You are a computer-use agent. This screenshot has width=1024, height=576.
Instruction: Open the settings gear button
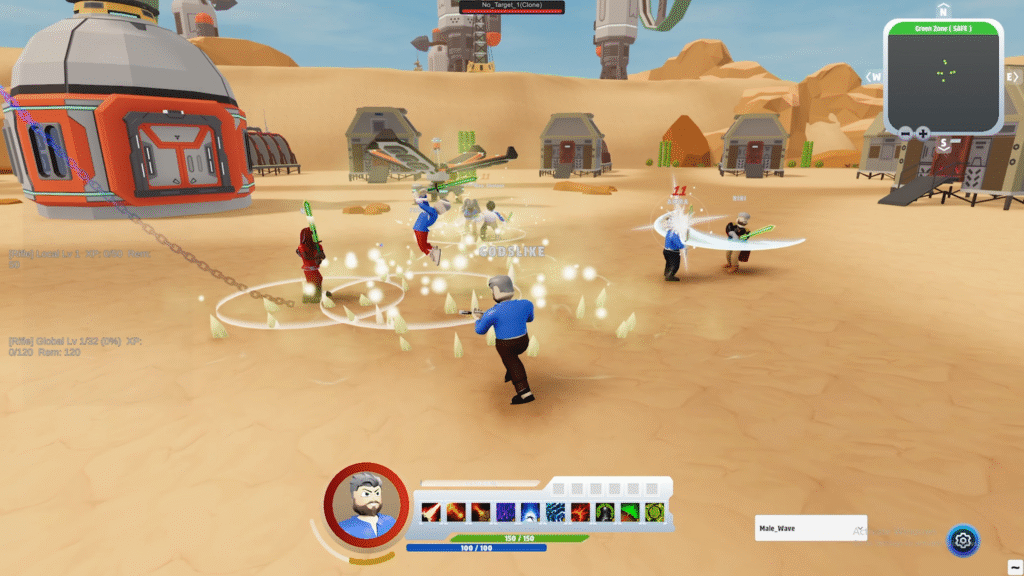(x=963, y=540)
